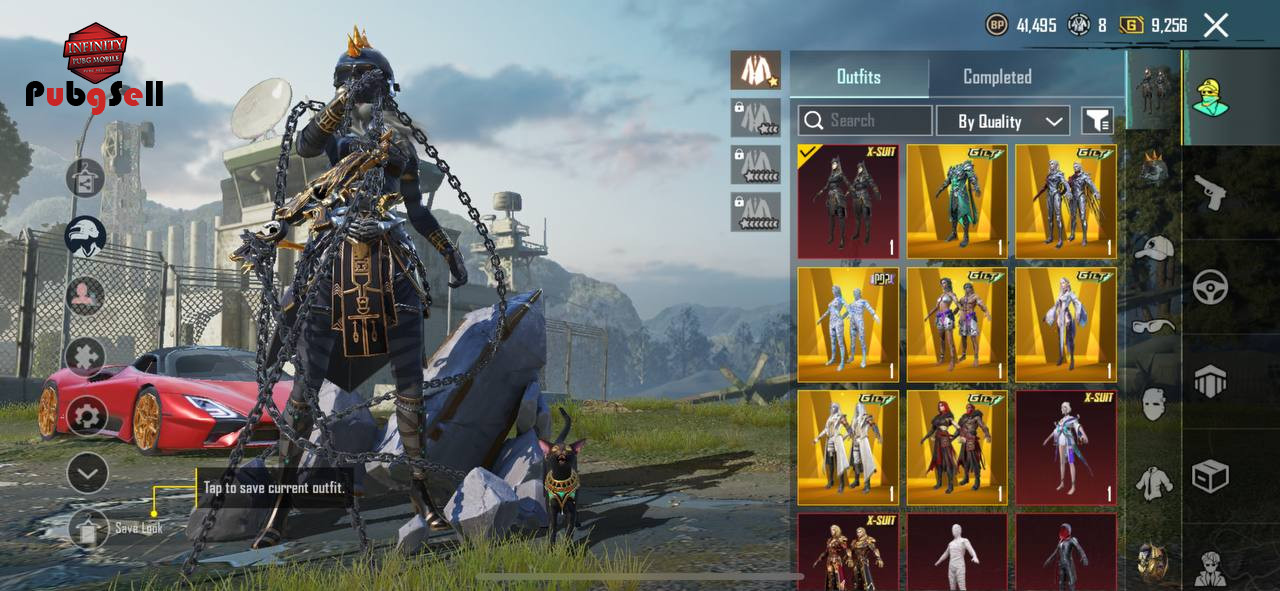This screenshot has height=591, width=1280.
Task: Close the inventory with the X button
Action: point(1215,25)
